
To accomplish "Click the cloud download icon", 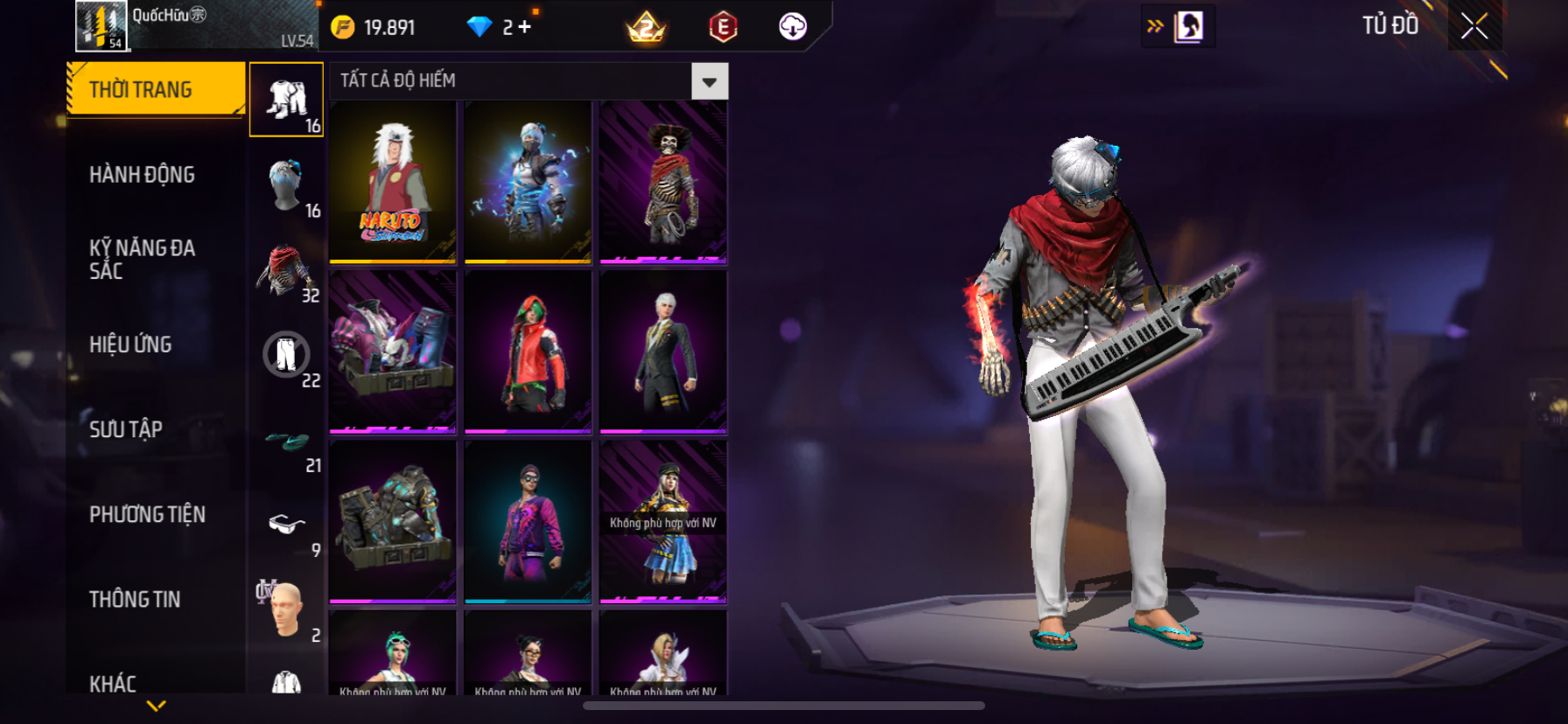I will [793, 27].
